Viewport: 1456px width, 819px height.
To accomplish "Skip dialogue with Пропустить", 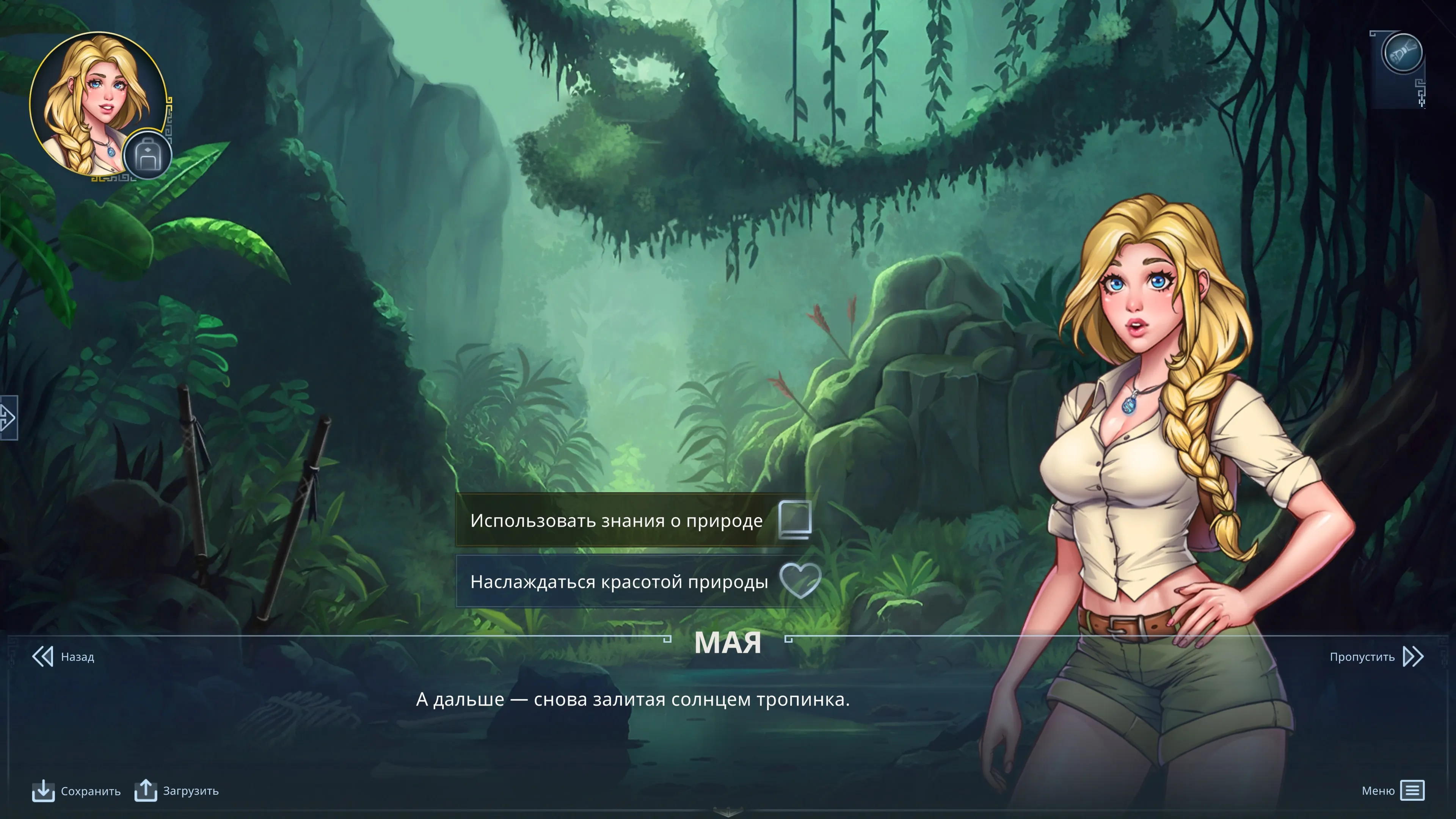I will pyautogui.click(x=1376, y=657).
